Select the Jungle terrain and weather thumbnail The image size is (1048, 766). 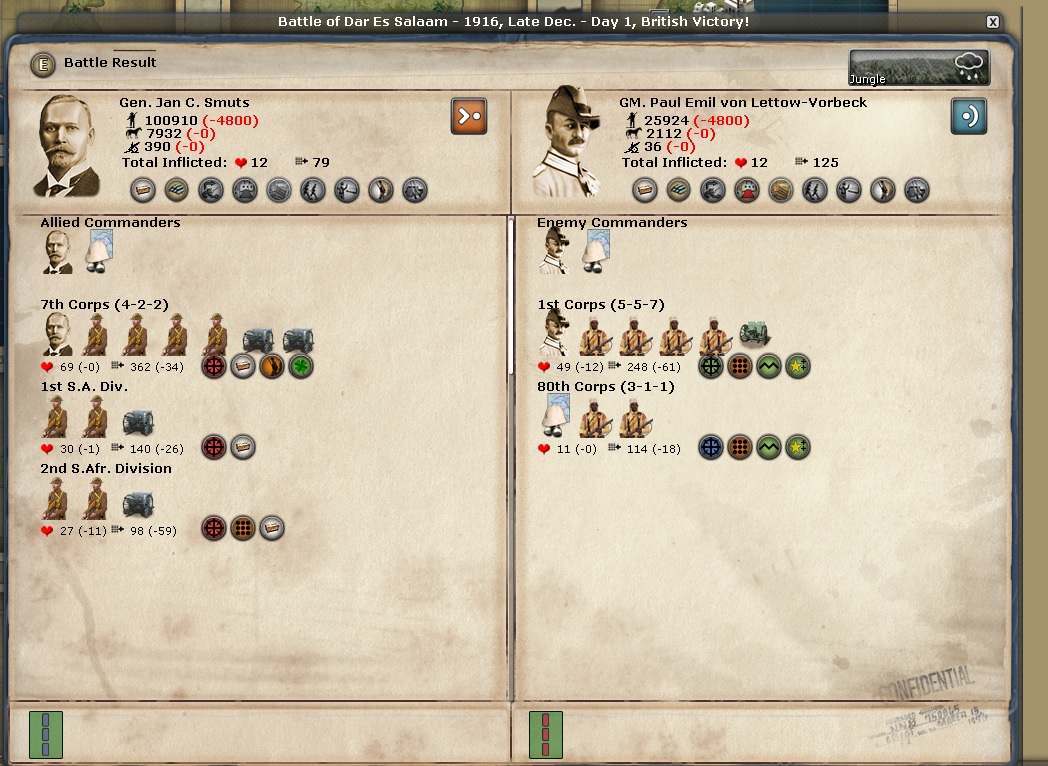[919, 68]
